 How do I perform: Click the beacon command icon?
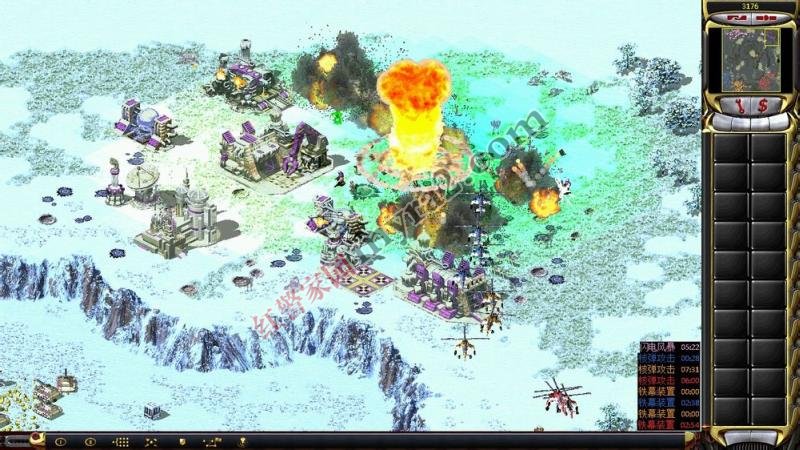click(x=242, y=441)
